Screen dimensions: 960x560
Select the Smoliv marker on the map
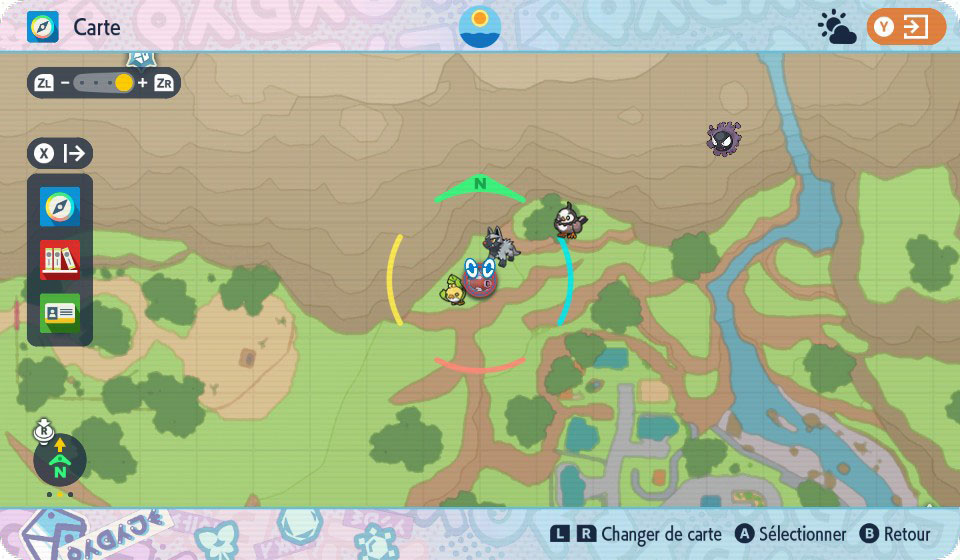[x=455, y=290]
